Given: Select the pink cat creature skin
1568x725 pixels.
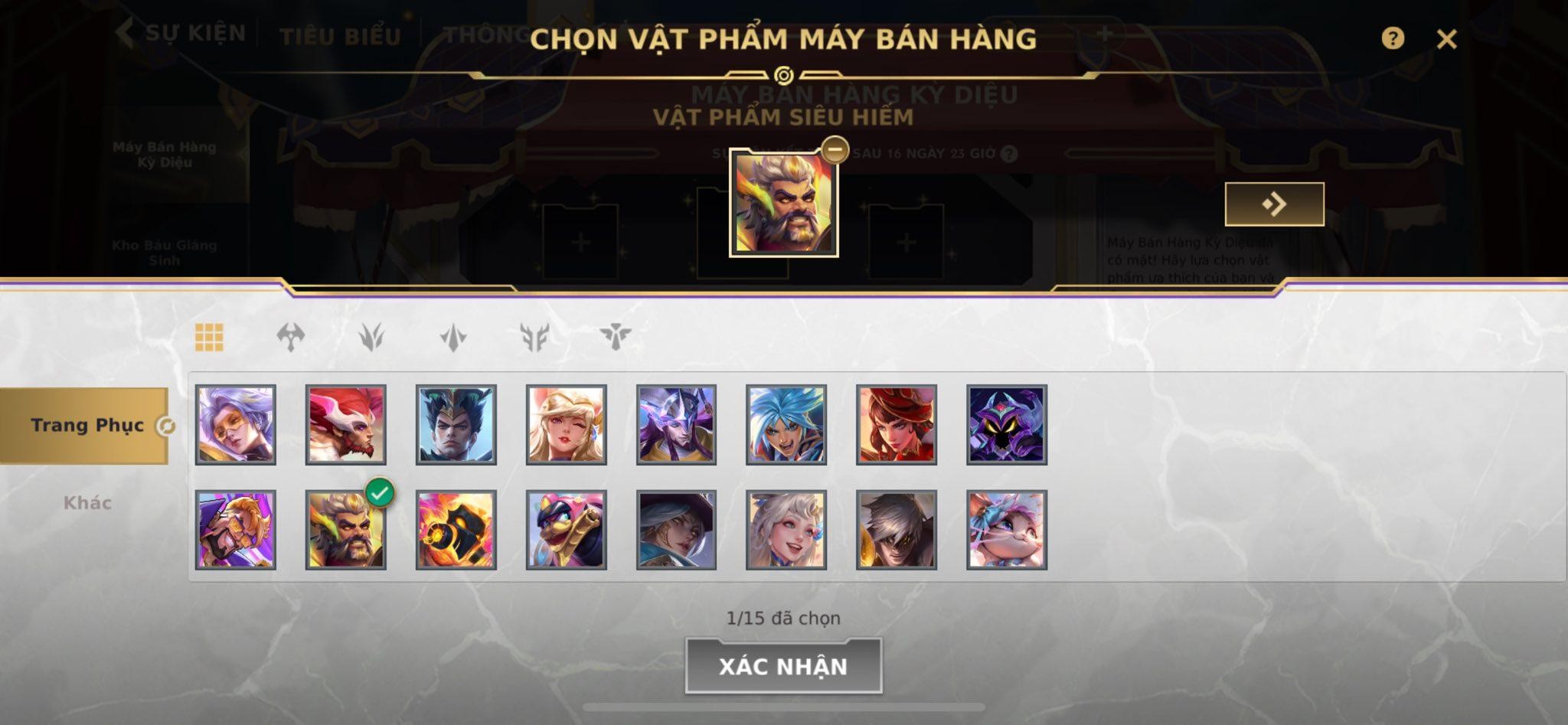Looking at the screenshot, I should 1006,530.
